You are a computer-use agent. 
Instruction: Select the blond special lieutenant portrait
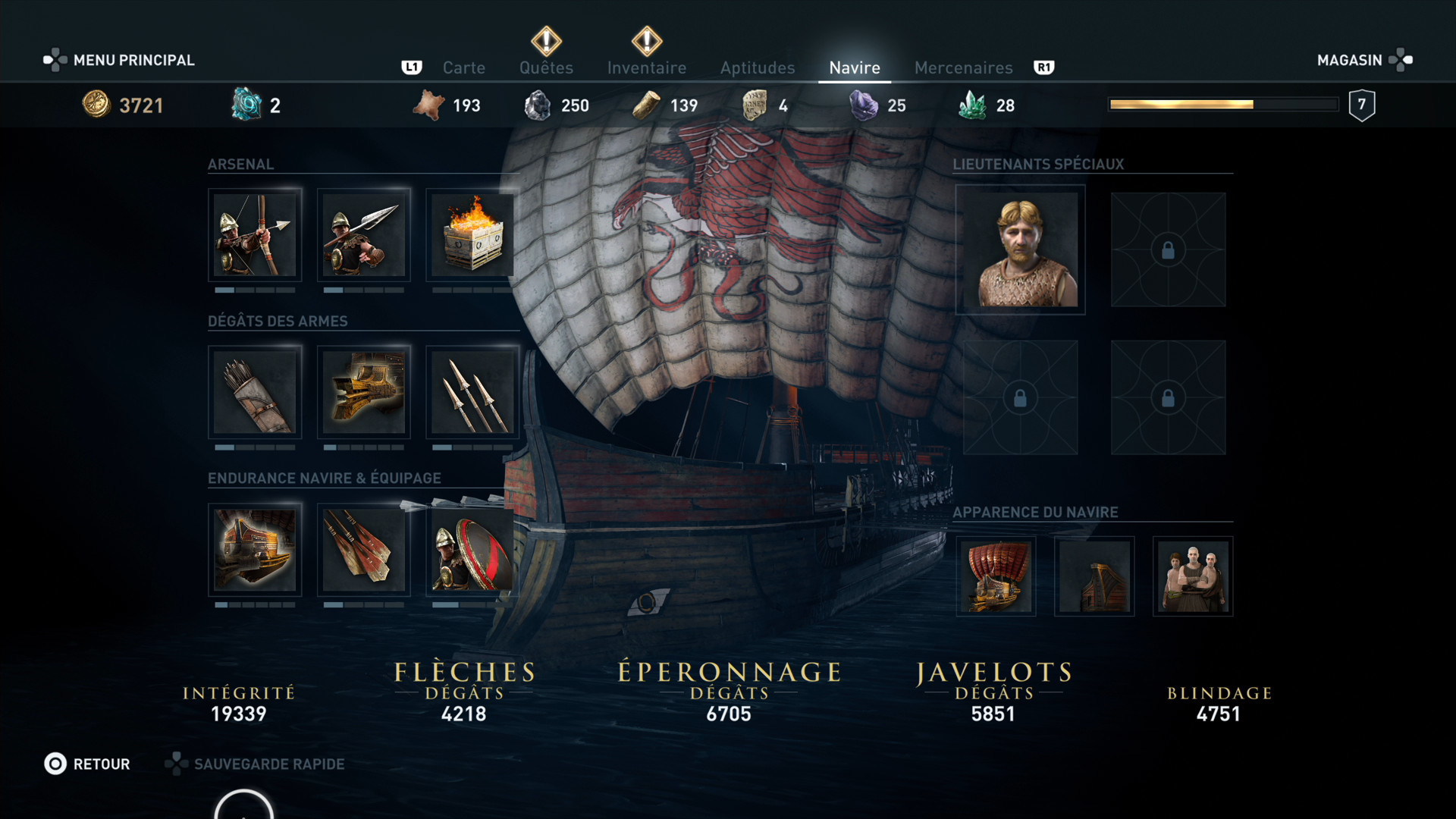pos(1020,249)
